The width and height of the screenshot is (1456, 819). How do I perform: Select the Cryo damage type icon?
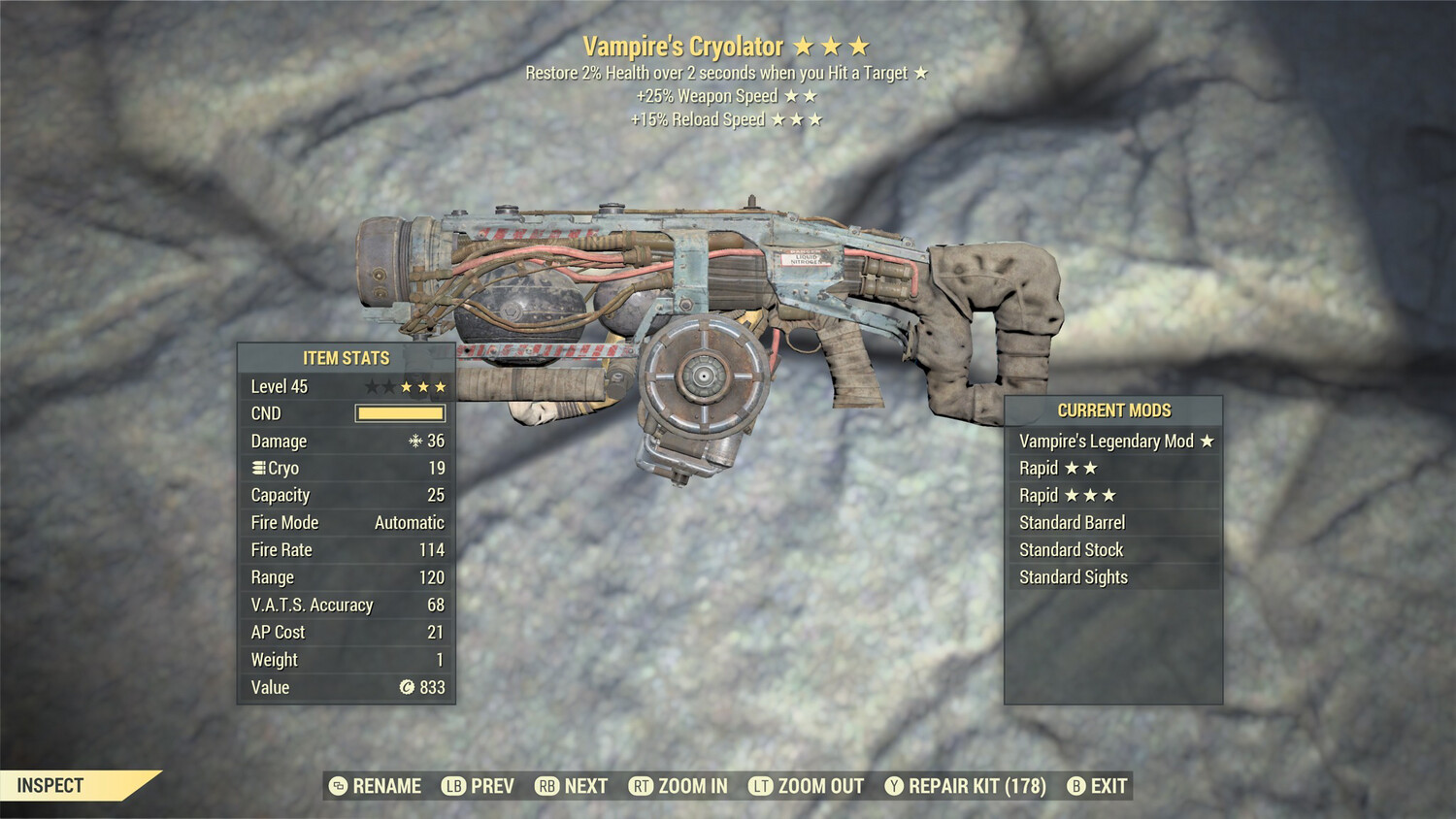[x=257, y=468]
